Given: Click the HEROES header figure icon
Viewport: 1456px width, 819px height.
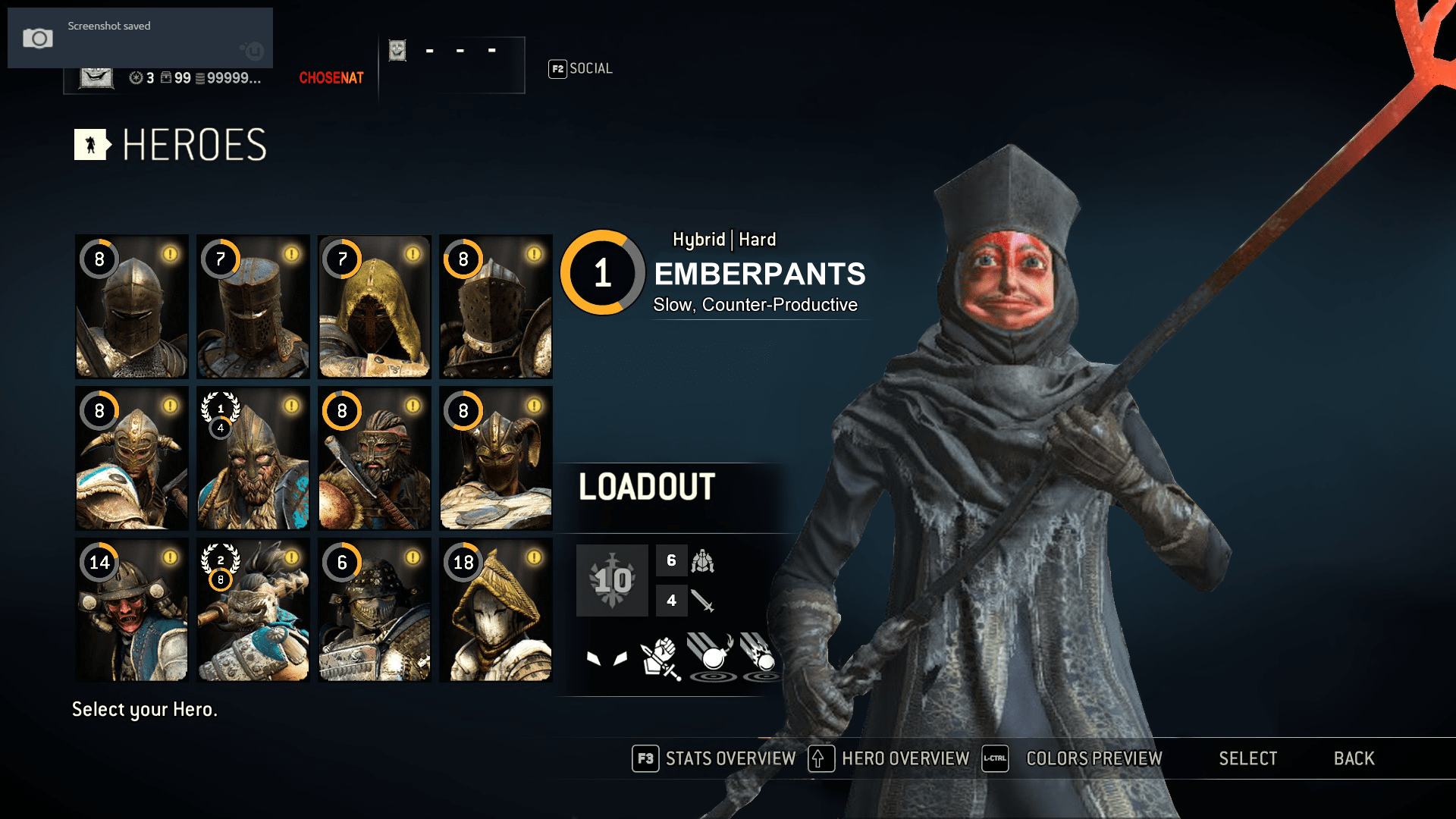Looking at the screenshot, I should click(91, 145).
